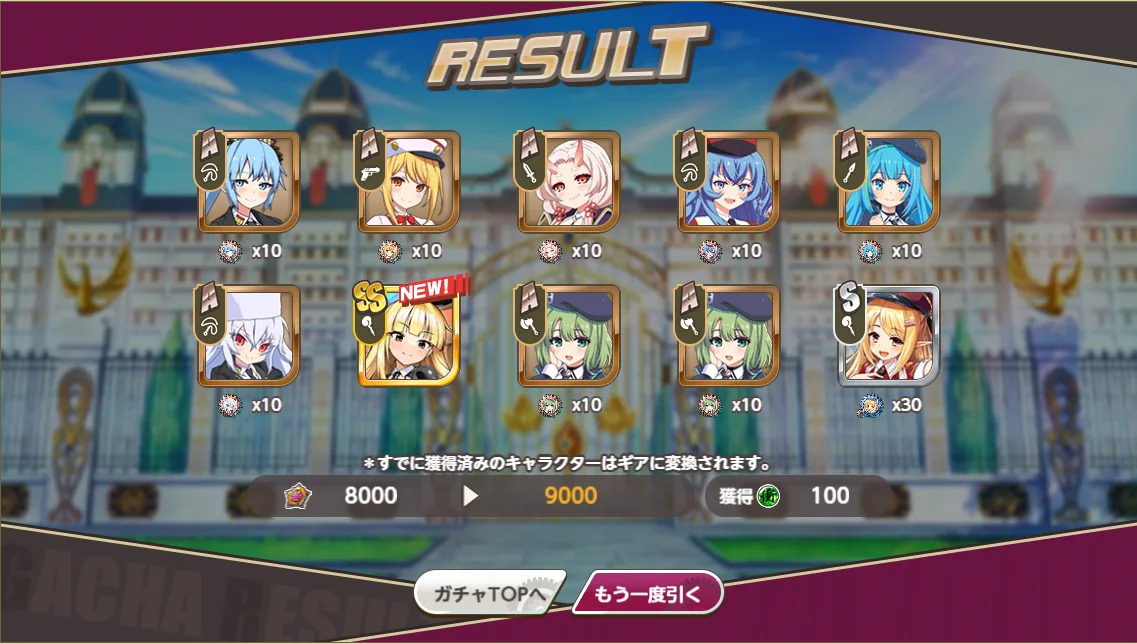Viewport: 1137px width, 644px height.
Task: Select the blue-haired girl wearing a beret
Action: pos(728,181)
